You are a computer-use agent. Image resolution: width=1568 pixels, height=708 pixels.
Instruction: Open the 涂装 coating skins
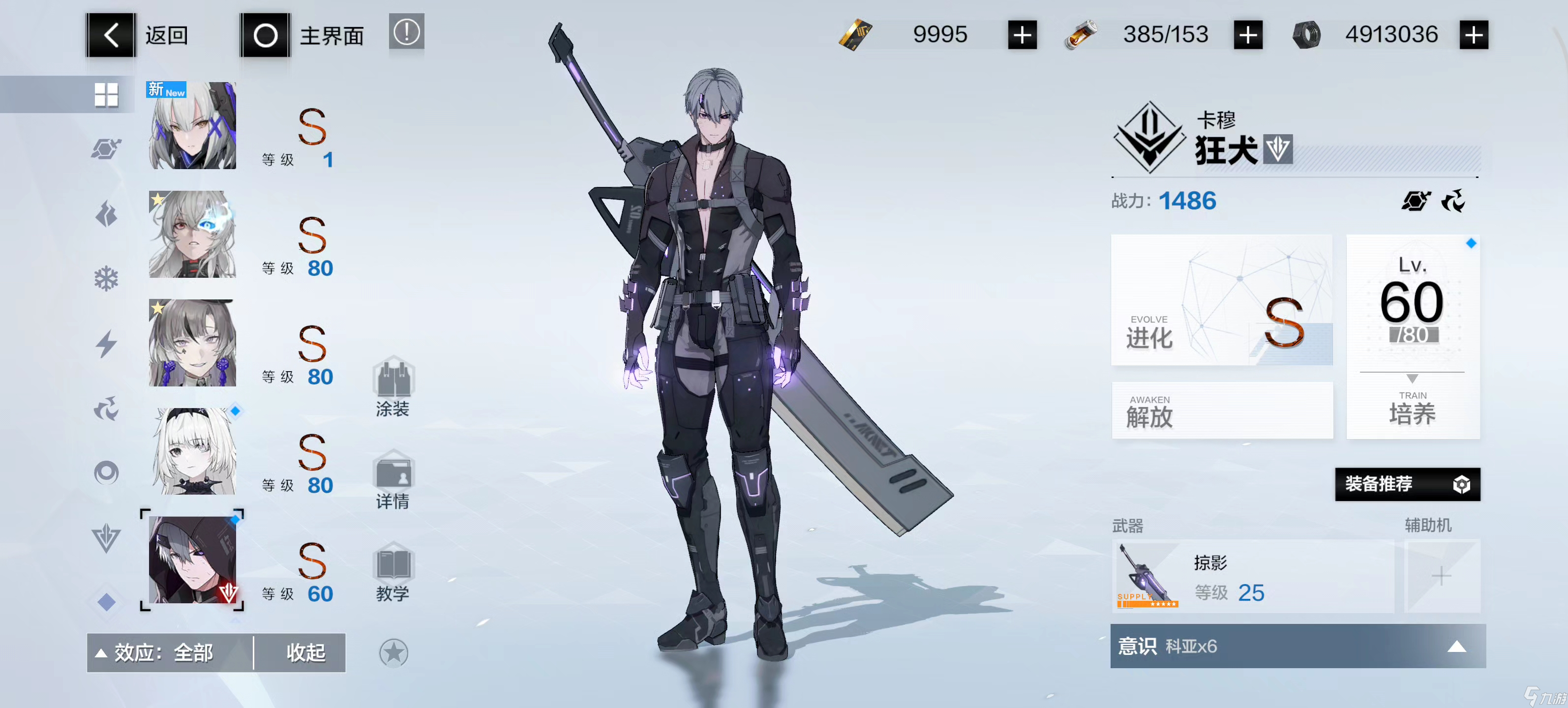tap(392, 387)
